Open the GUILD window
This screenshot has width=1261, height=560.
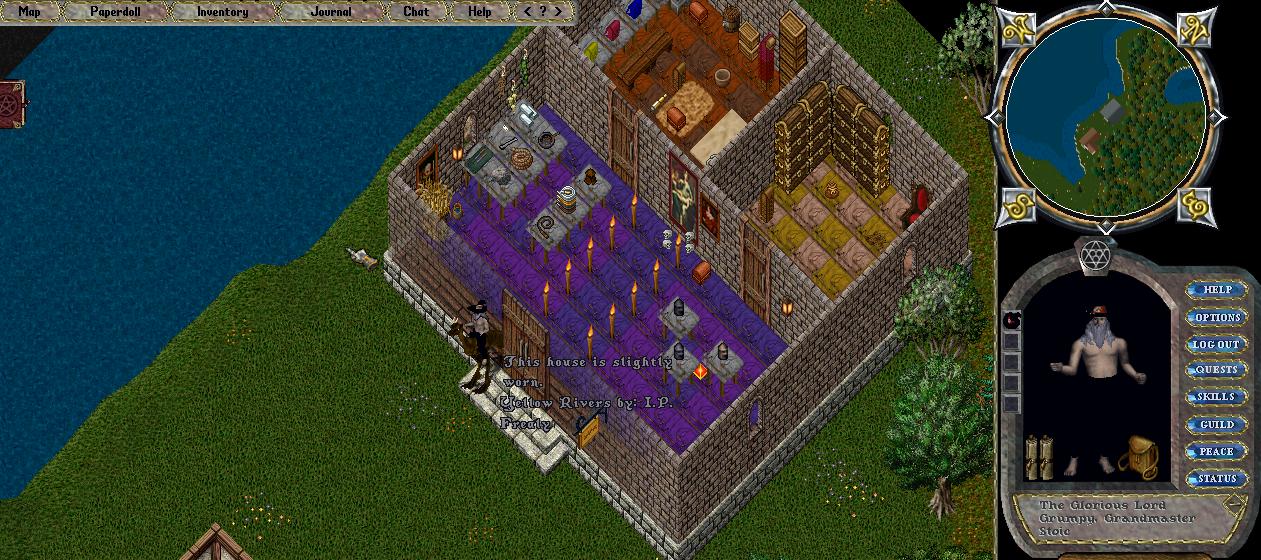pyautogui.click(x=1216, y=425)
